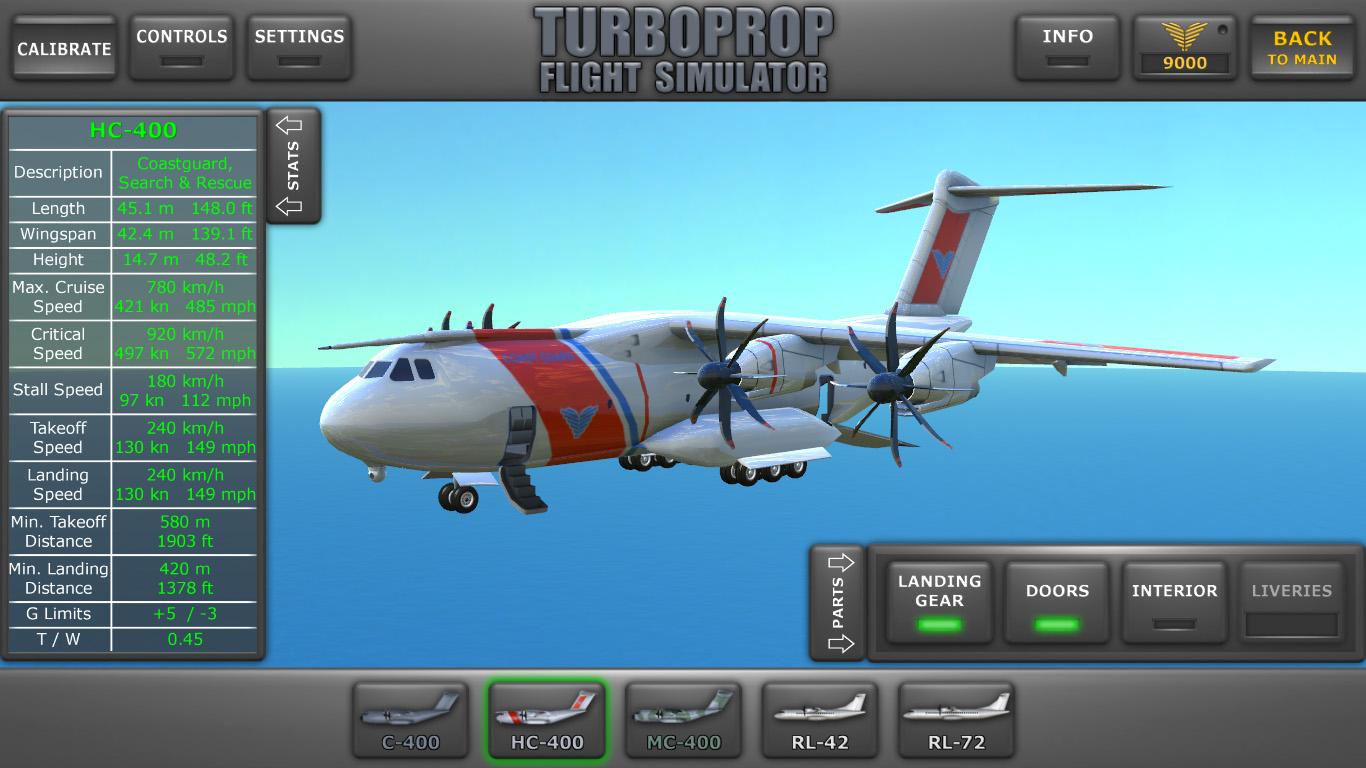Image resolution: width=1366 pixels, height=768 pixels.
Task: Click the arrow on the PARTS tab
Action: click(x=838, y=561)
